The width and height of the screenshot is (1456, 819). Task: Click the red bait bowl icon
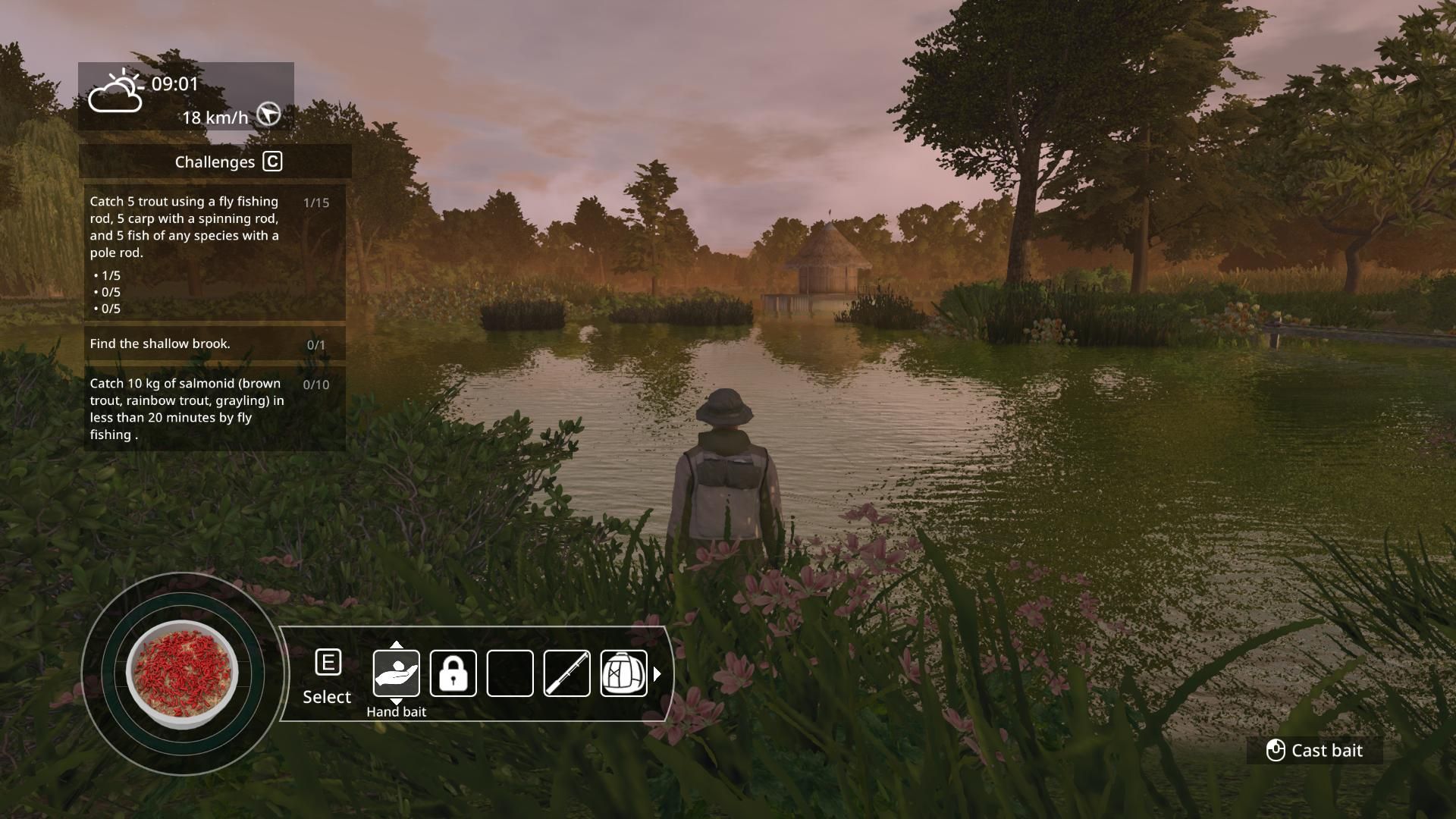[x=182, y=674]
